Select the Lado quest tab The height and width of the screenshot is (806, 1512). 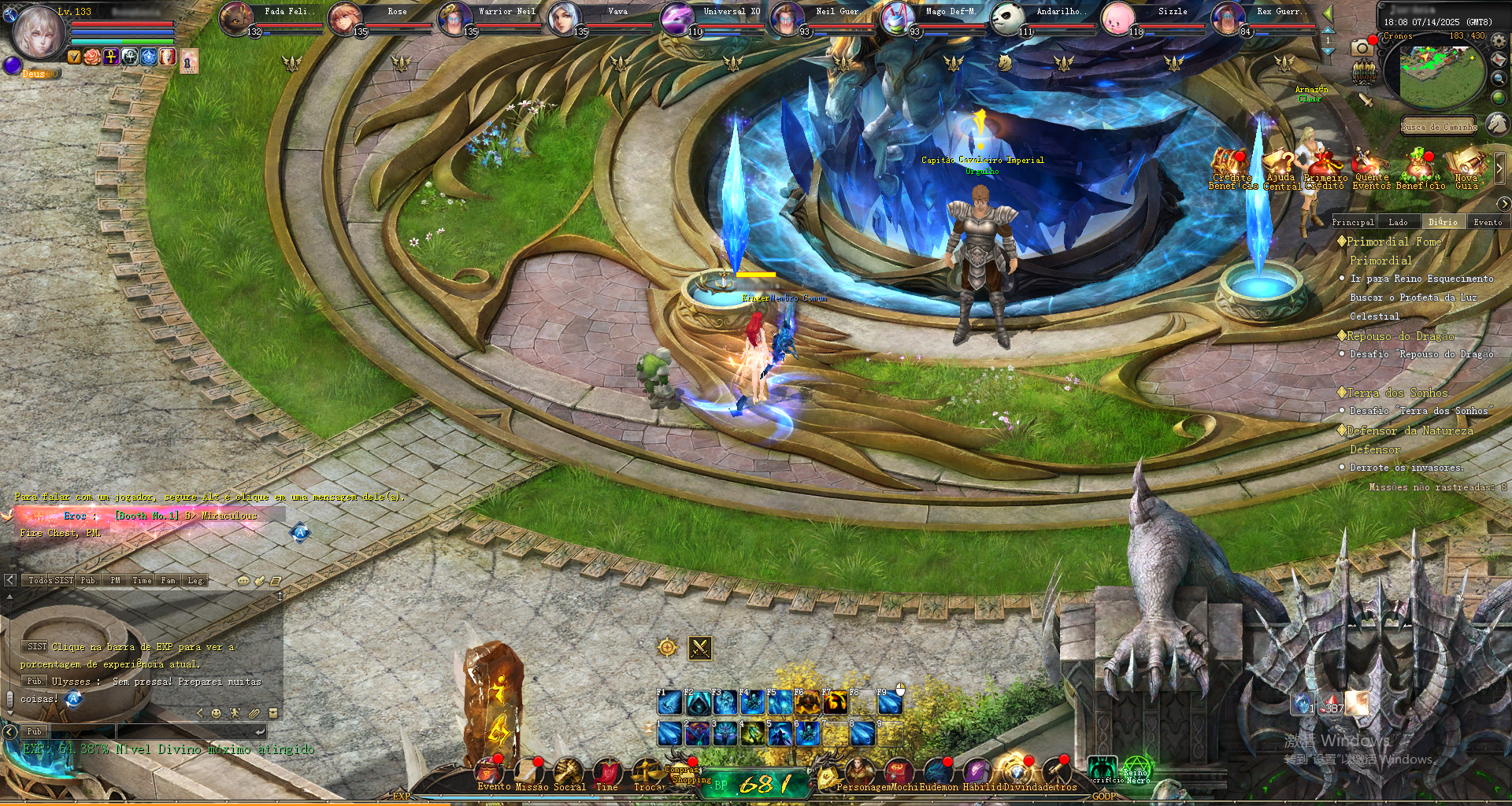[x=1398, y=222]
